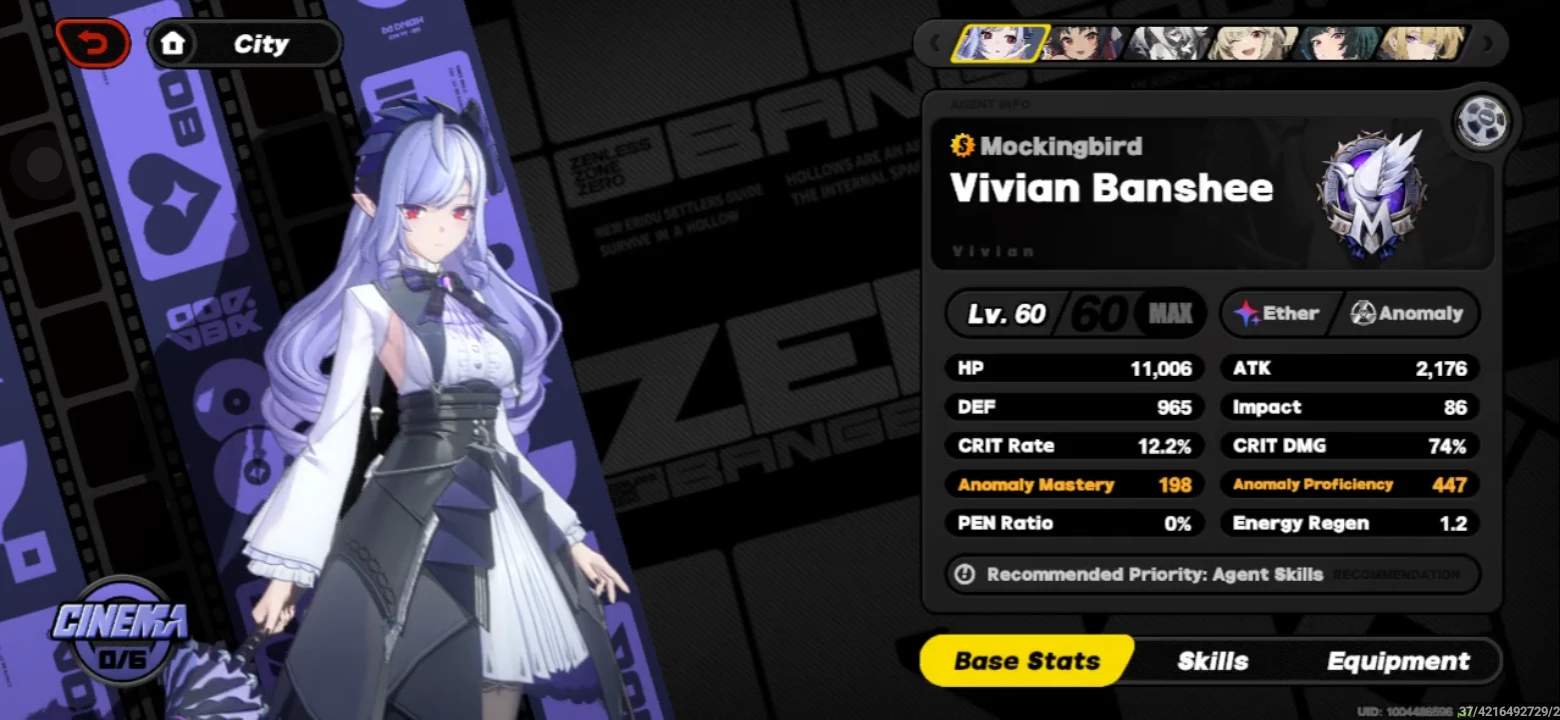The width and height of the screenshot is (1560, 720).
Task: Open the red back arrow icon
Action: pyautogui.click(x=93, y=43)
